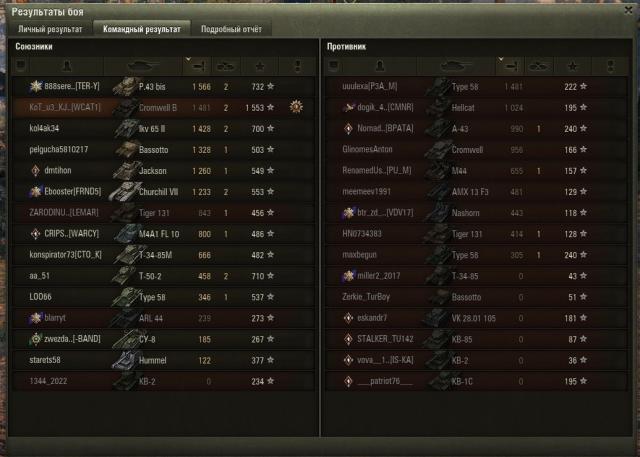This screenshot has width=640, height=457.
Task: Sort allies by experience star column
Action: 257,66
